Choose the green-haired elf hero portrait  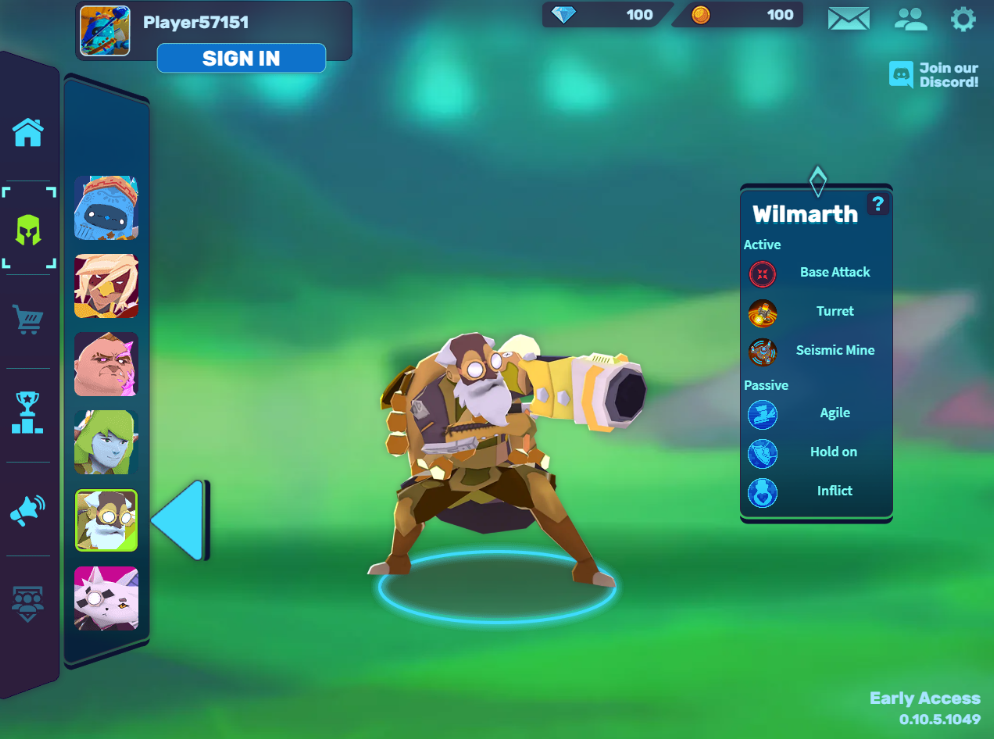106,442
